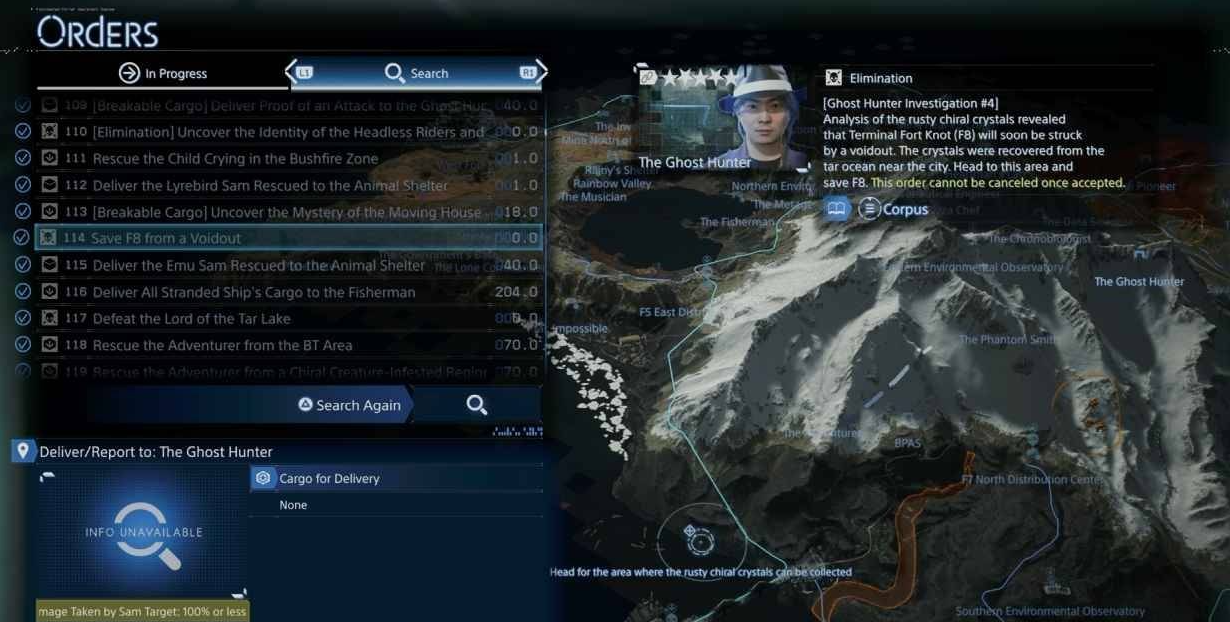
Task: Open the Corpus entry
Action: (894, 210)
